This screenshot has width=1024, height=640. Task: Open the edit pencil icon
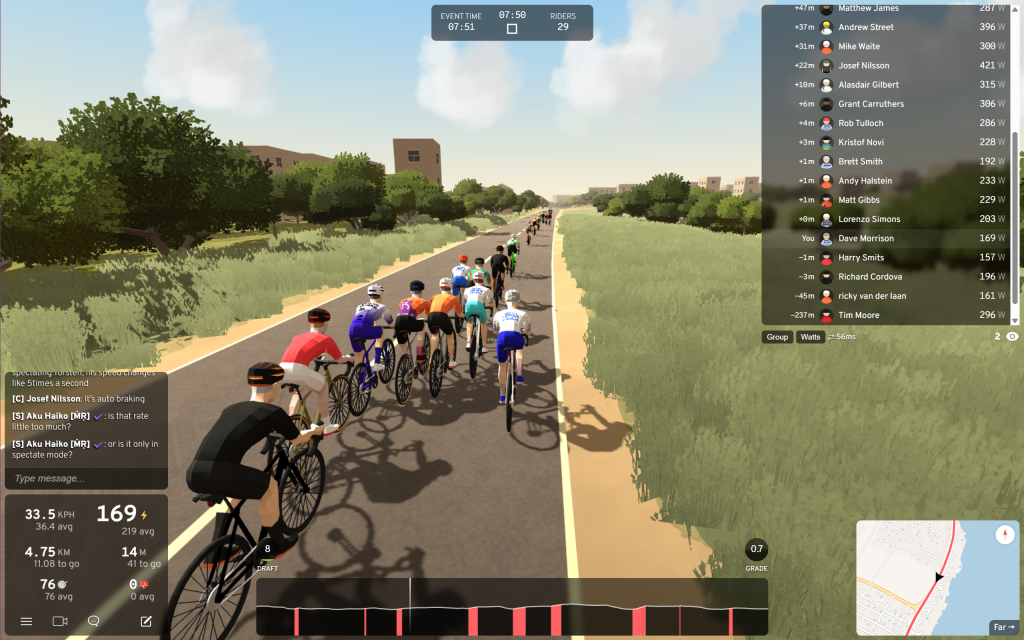coord(146,621)
